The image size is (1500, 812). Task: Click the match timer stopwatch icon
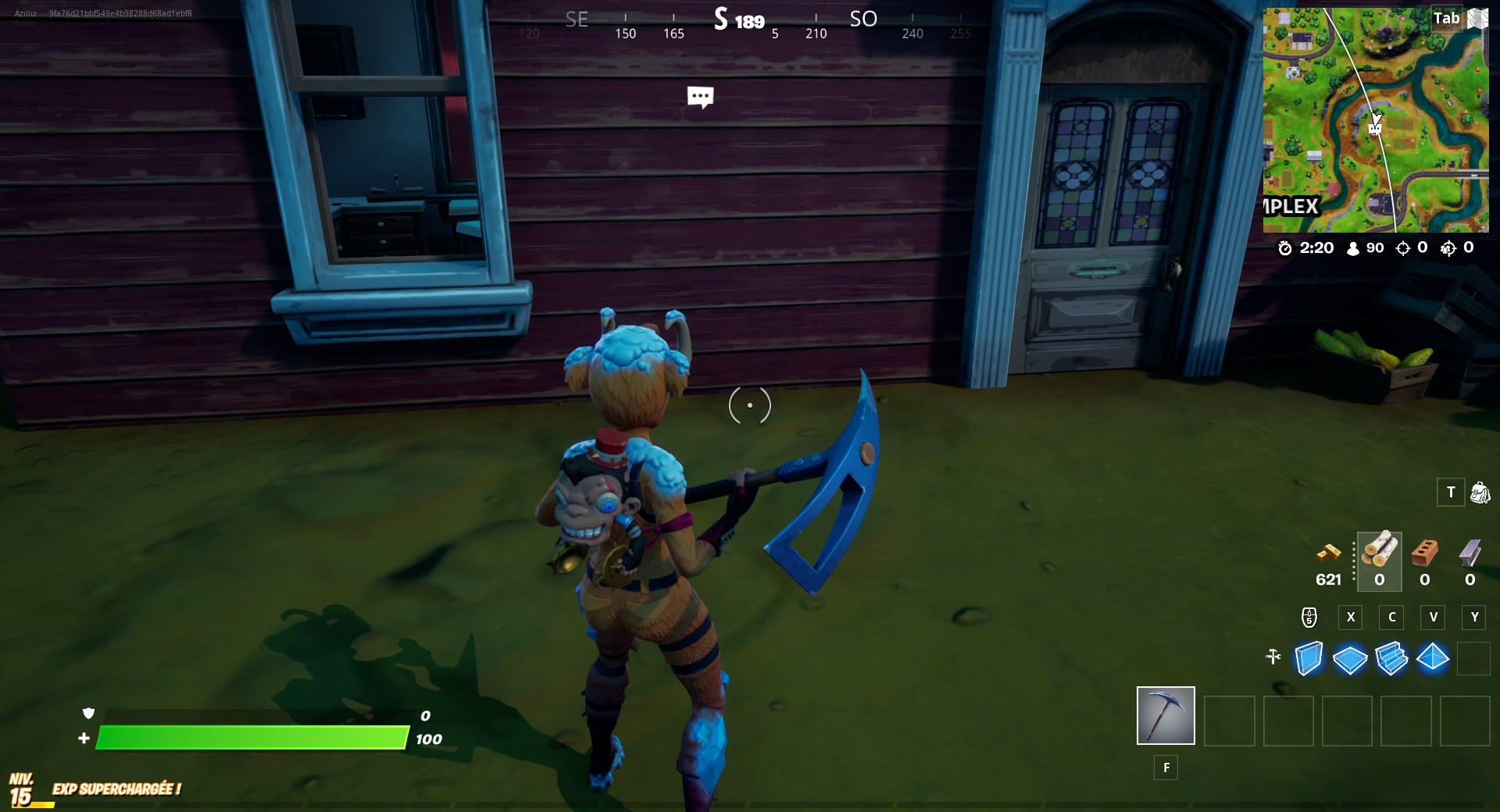click(x=1287, y=249)
